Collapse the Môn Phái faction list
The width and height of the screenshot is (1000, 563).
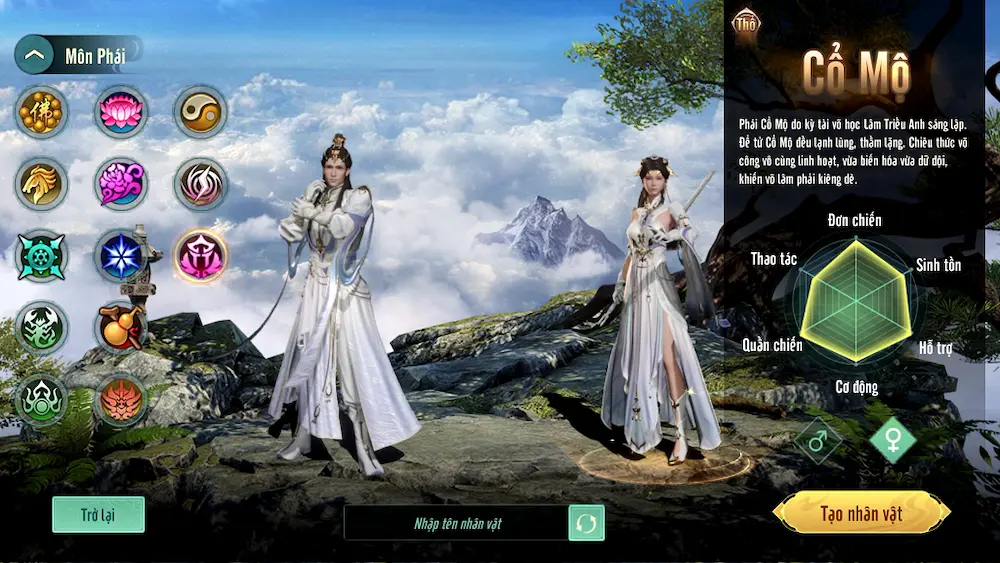tap(35, 54)
